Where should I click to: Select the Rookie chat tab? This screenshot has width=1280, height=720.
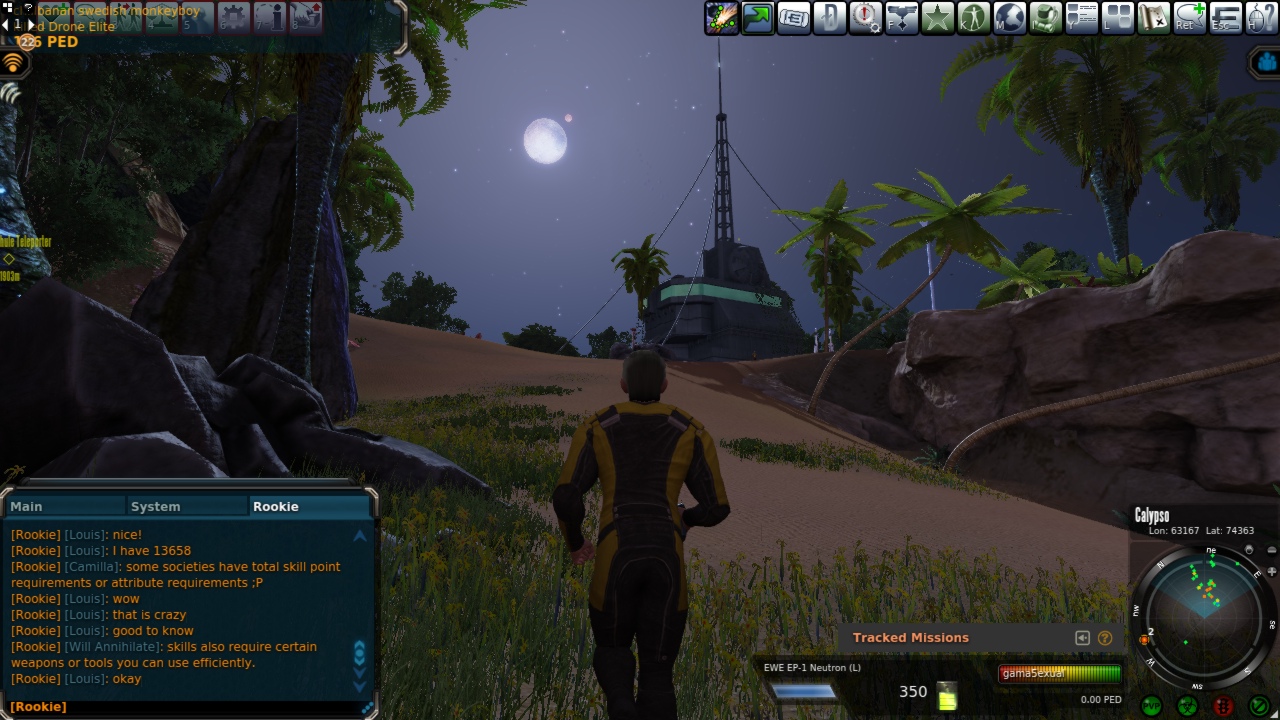pyautogui.click(x=308, y=506)
